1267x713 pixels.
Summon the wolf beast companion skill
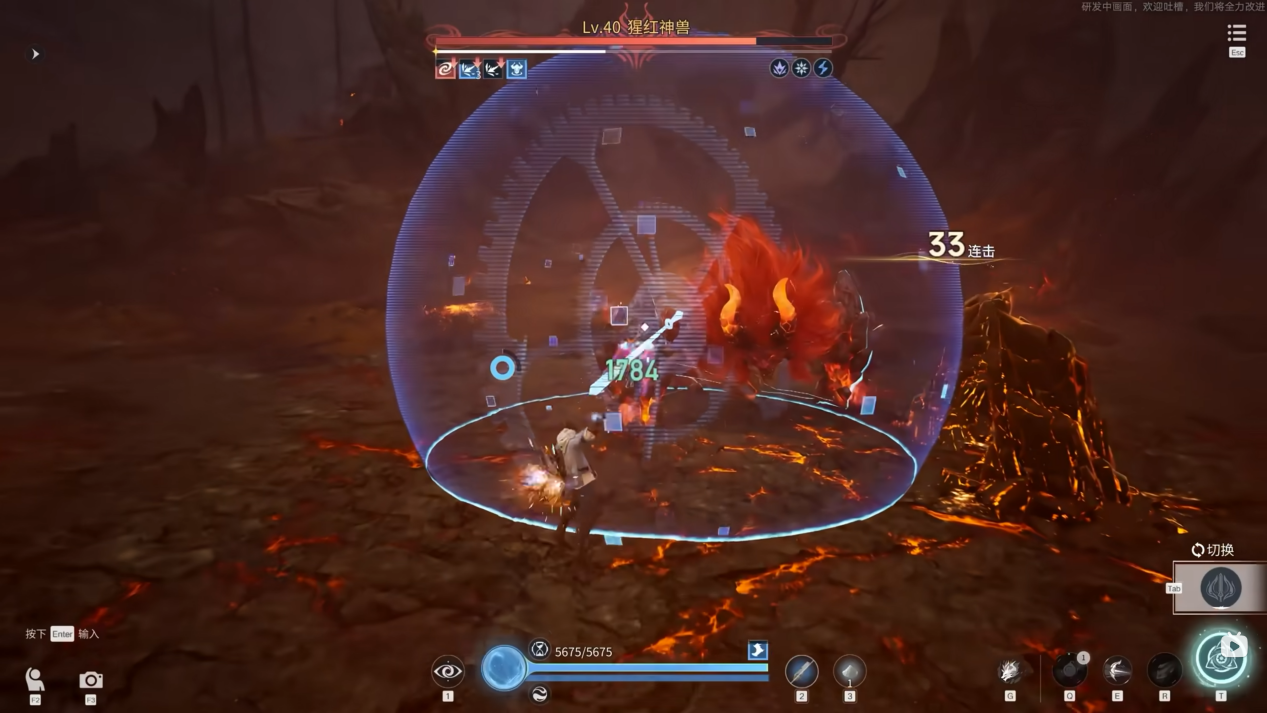[x=1010, y=671]
